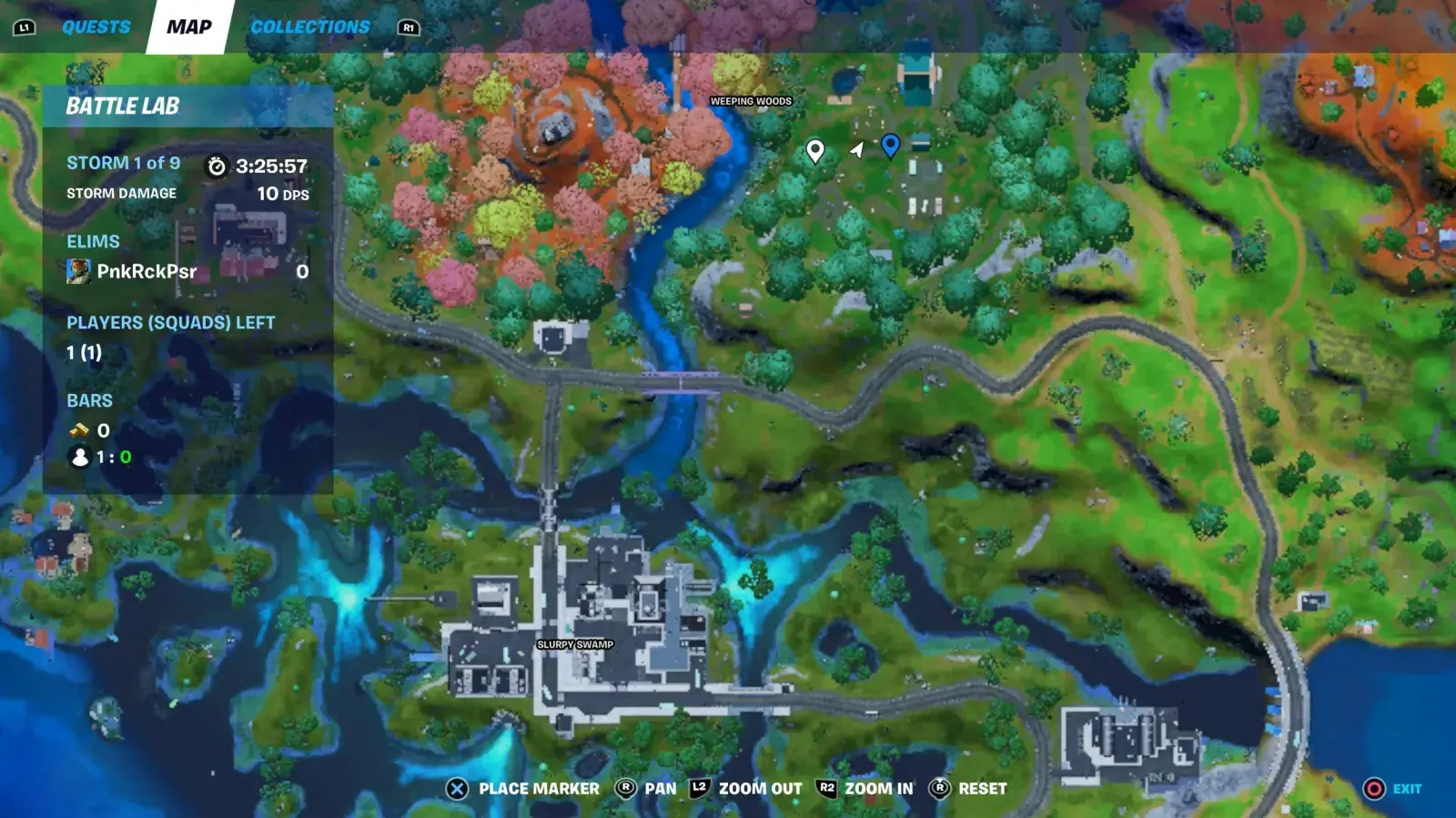Select player PnkRckPsr in elims list

tap(146, 271)
